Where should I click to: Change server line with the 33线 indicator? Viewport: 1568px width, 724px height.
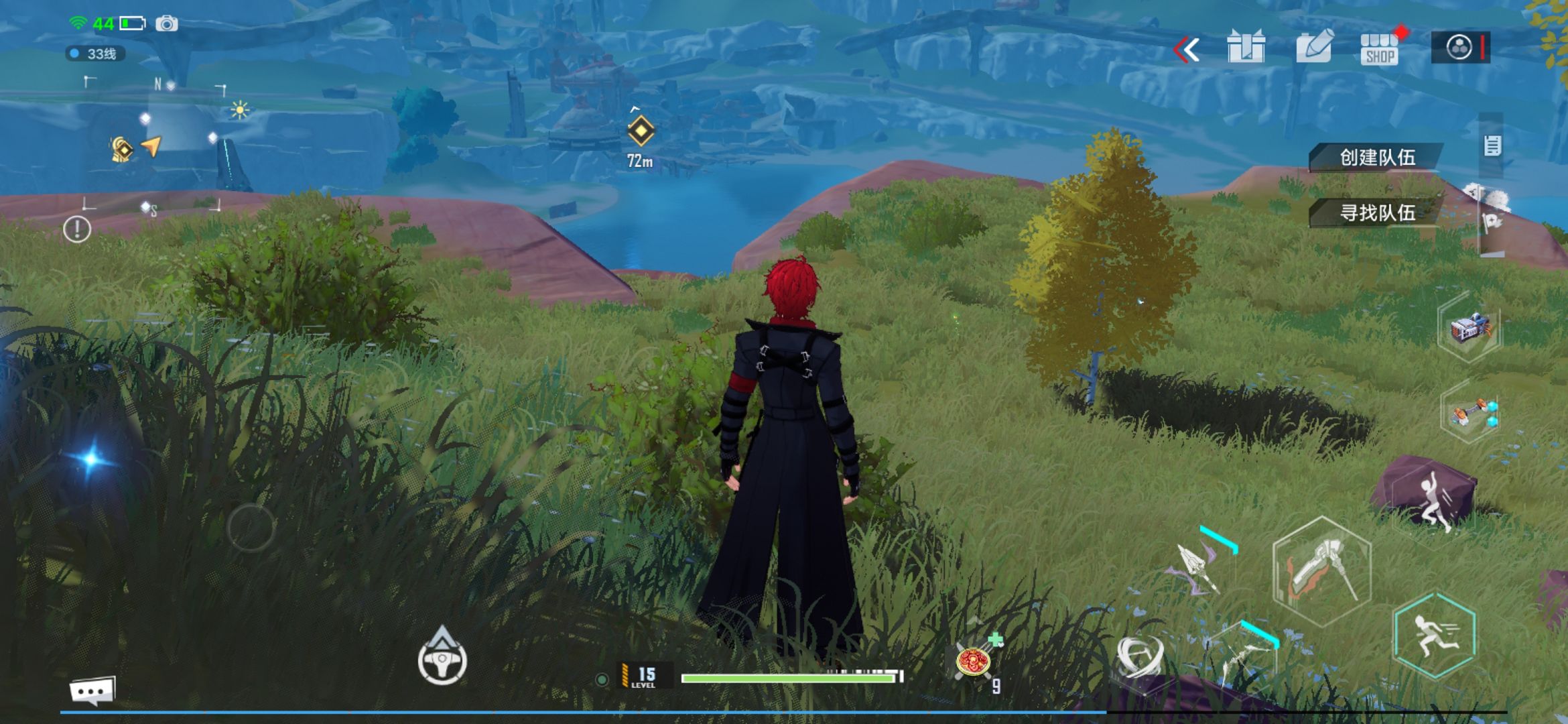point(95,54)
